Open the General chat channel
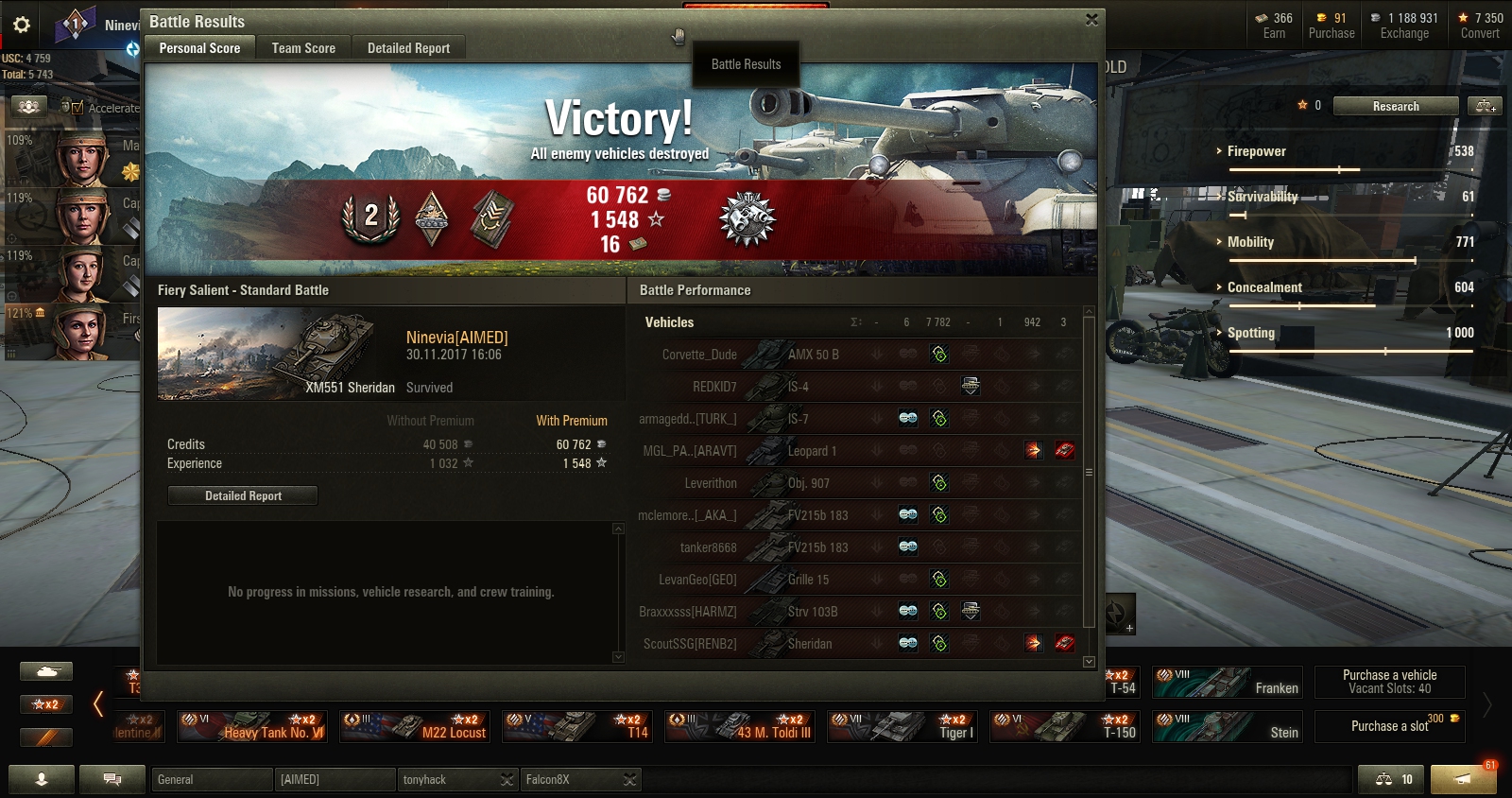Screen dimensions: 1512x798 (212, 779)
